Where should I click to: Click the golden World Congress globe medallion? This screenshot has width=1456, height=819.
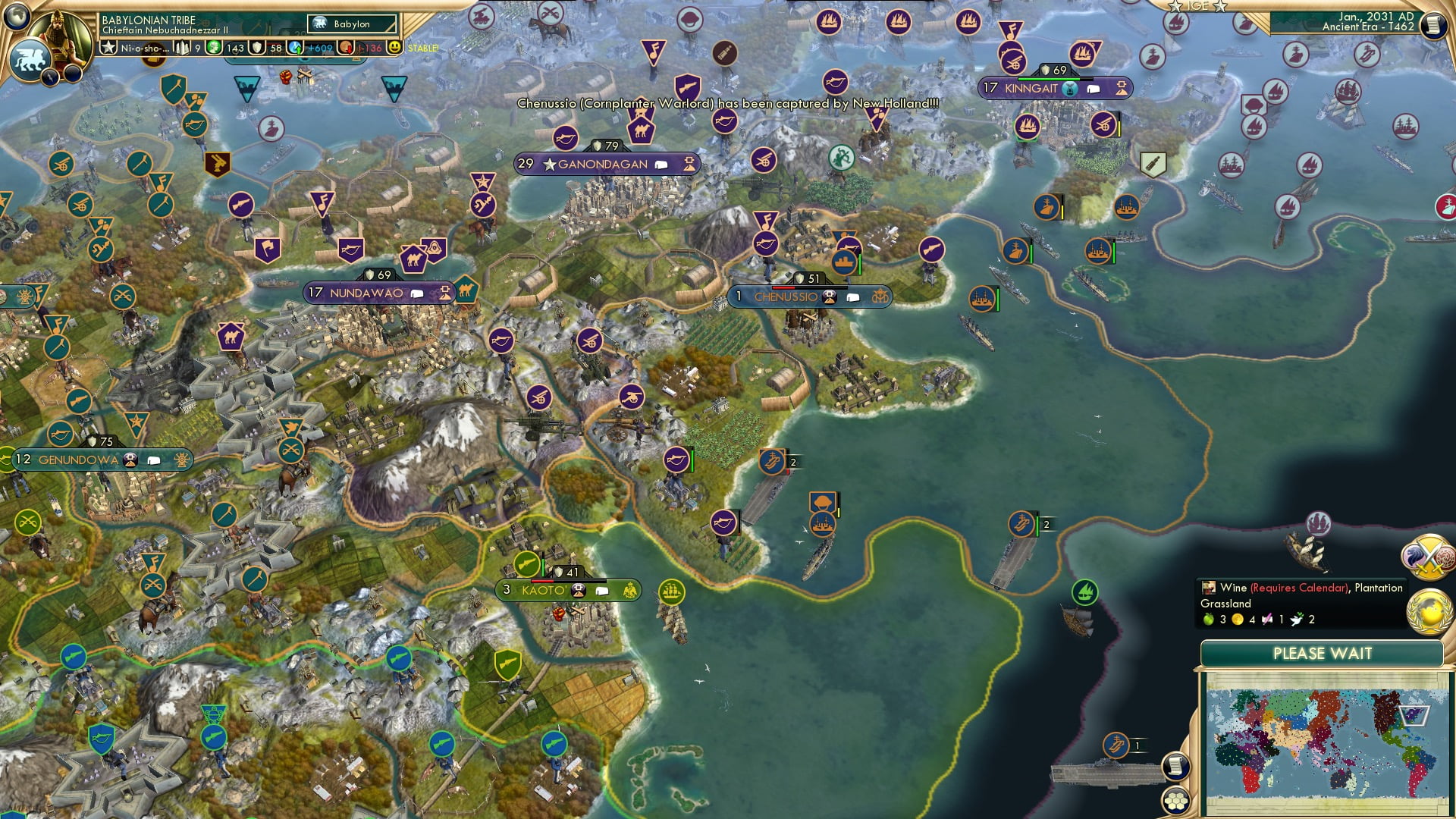click(x=1429, y=611)
